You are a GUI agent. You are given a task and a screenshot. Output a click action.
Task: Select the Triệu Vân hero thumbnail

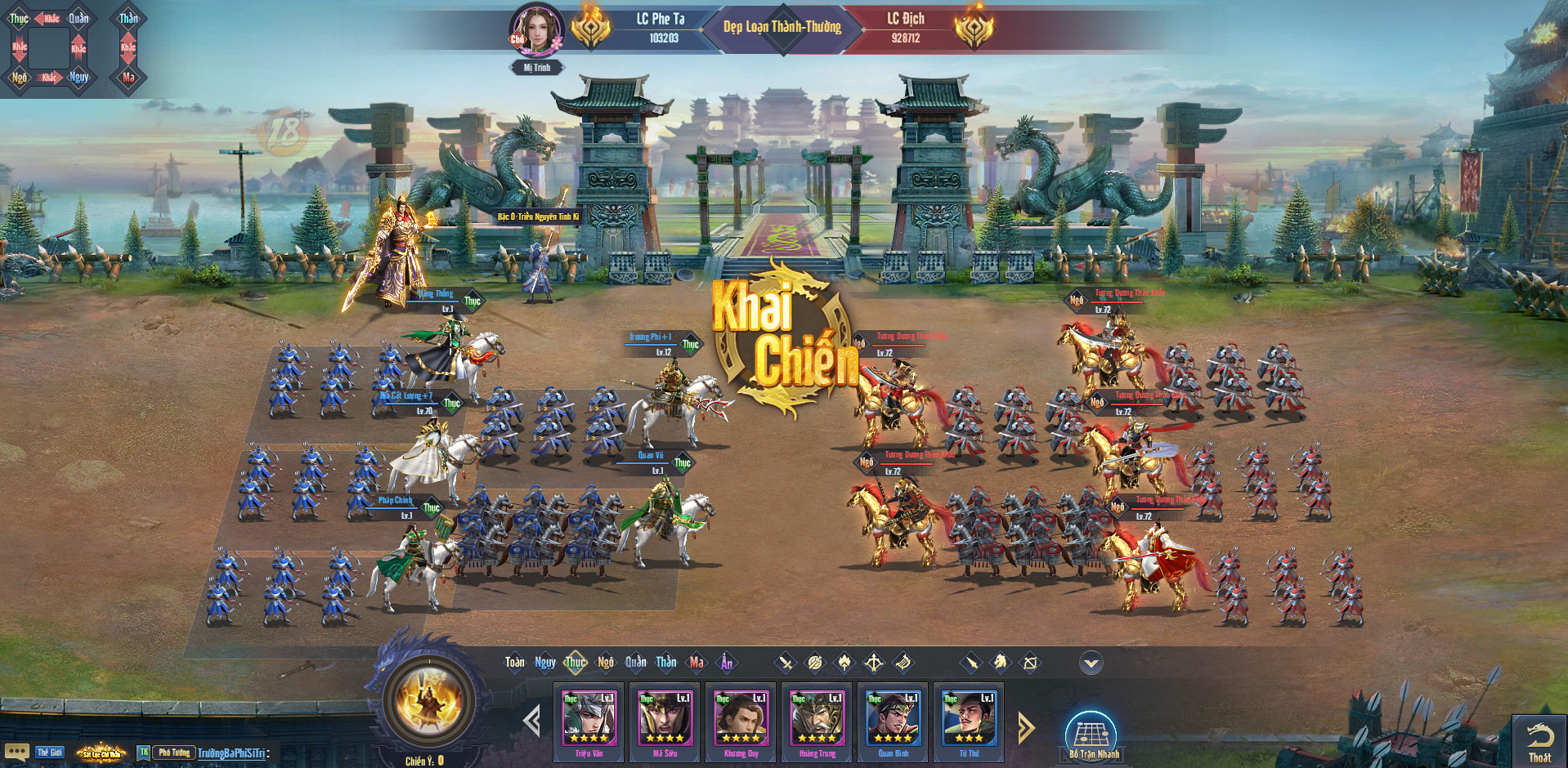(588, 719)
